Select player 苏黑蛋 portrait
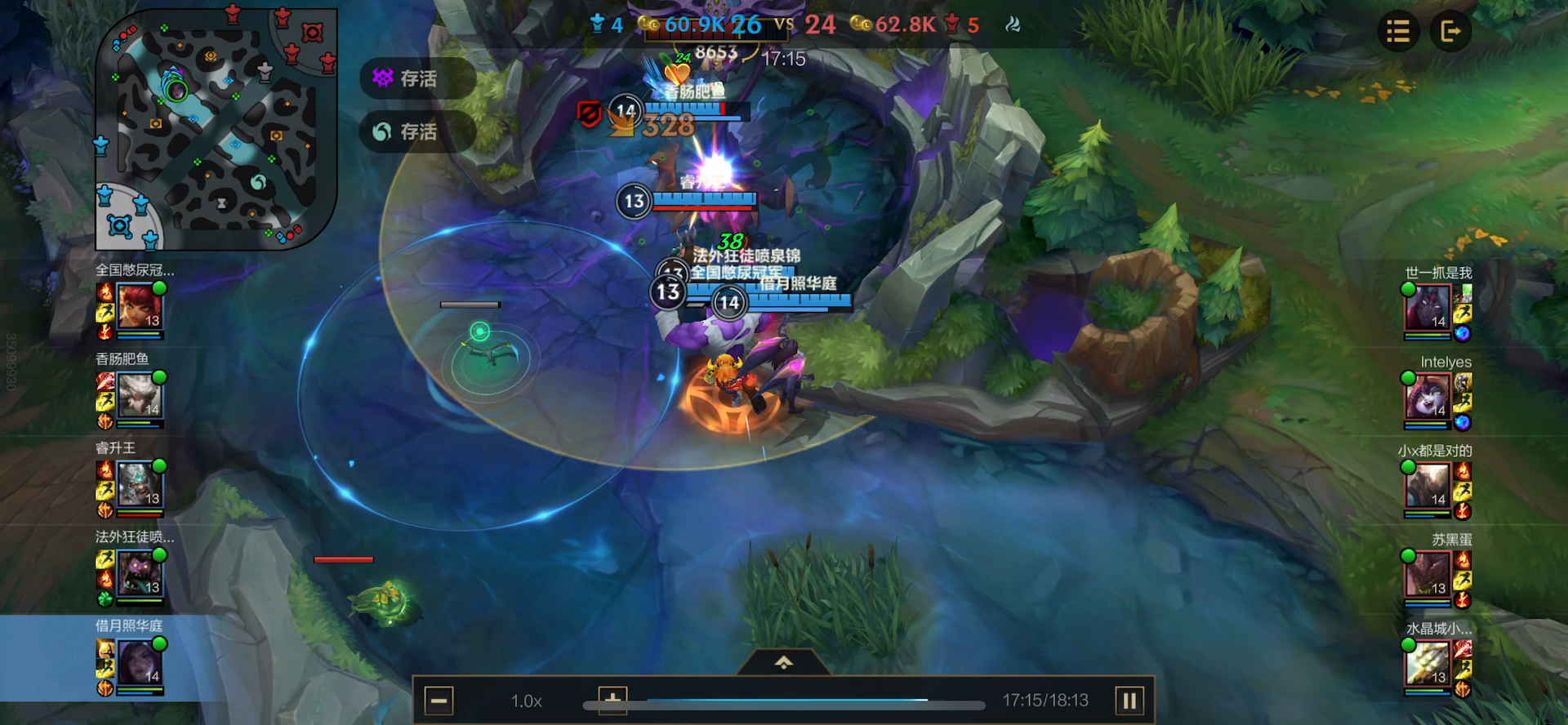The height and width of the screenshot is (725, 1568). [x=1428, y=574]
